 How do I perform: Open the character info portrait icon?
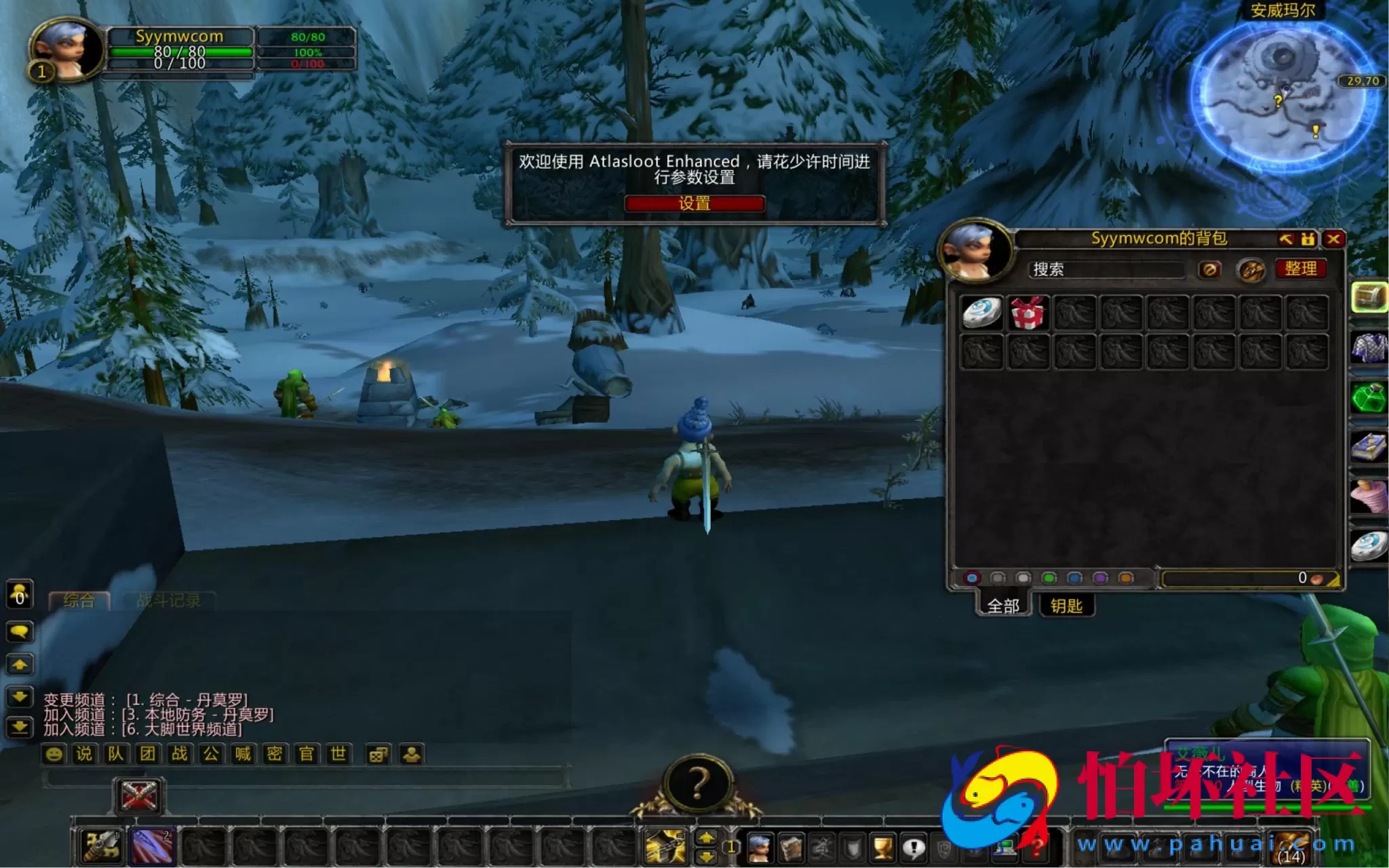coord(759,848)
